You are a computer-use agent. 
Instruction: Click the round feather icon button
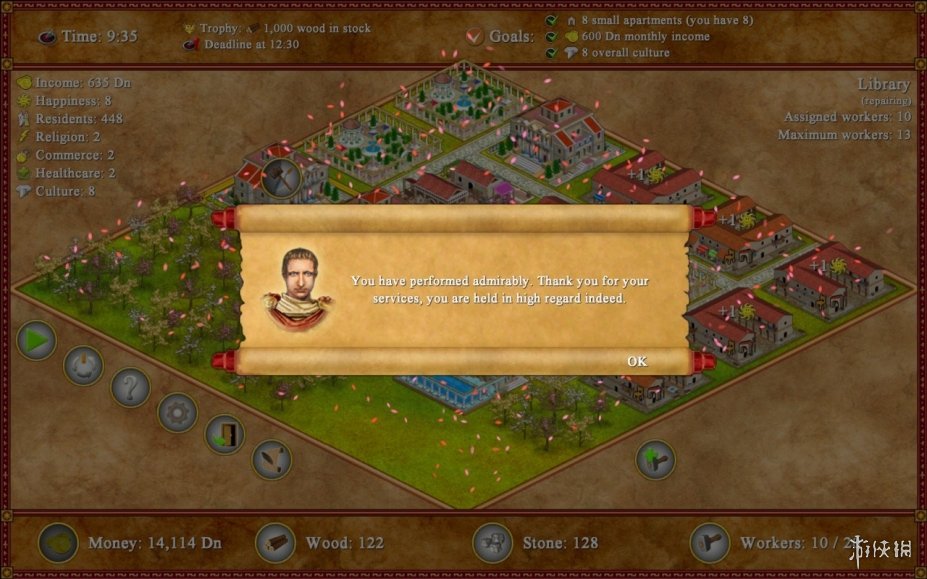pyautogui.click(x=271, y=459)
